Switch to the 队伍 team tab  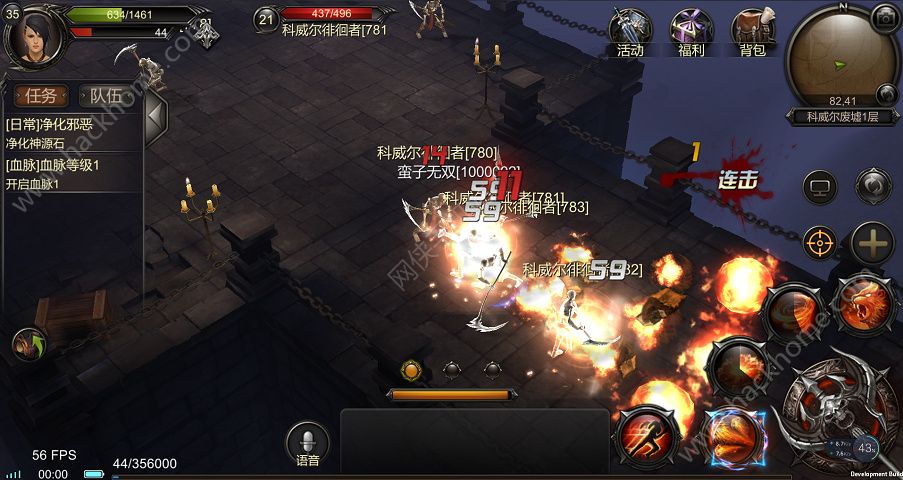(106, 96)
